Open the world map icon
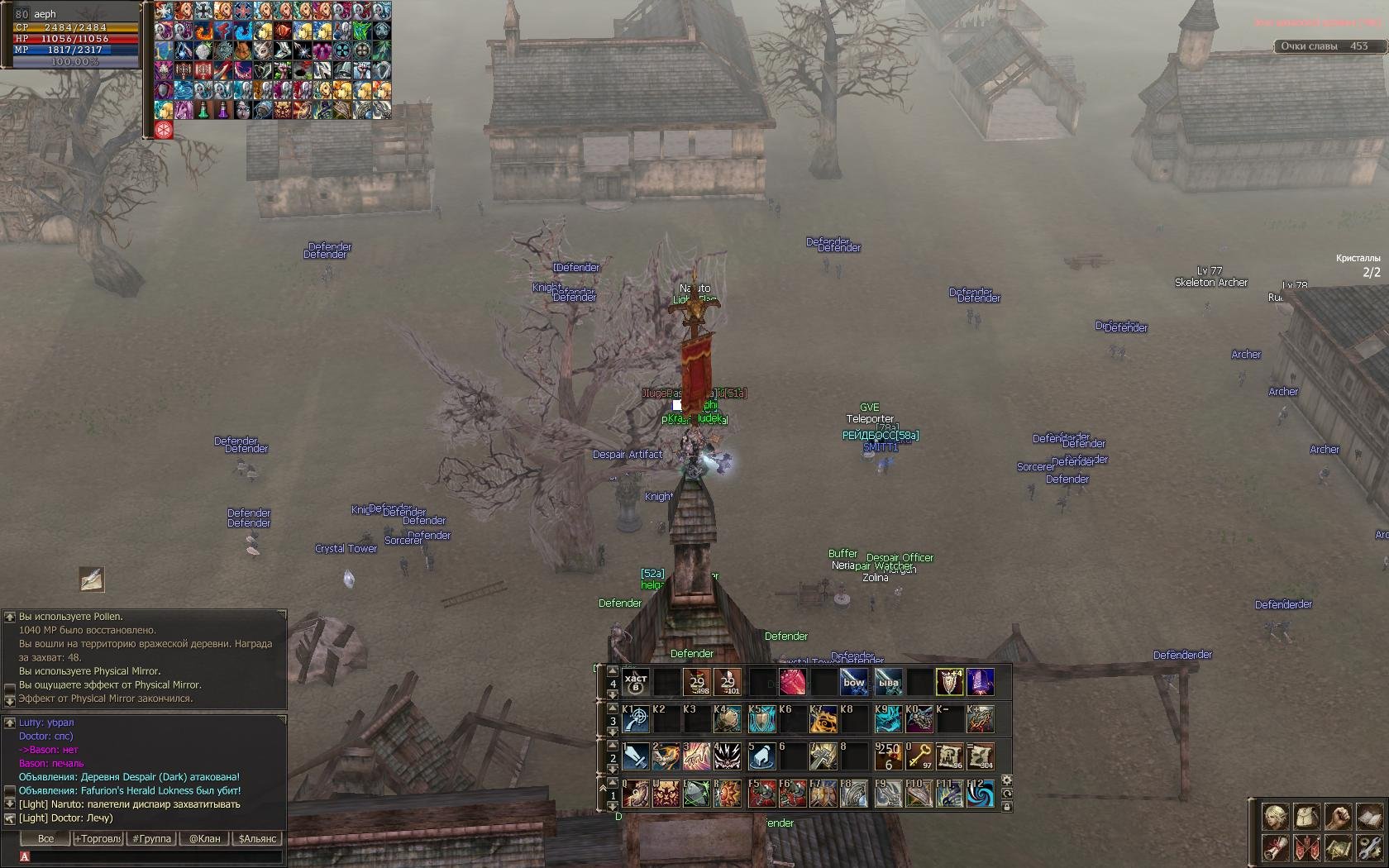The width and height of the screenshot is (1389, 868). (1338, 848)
